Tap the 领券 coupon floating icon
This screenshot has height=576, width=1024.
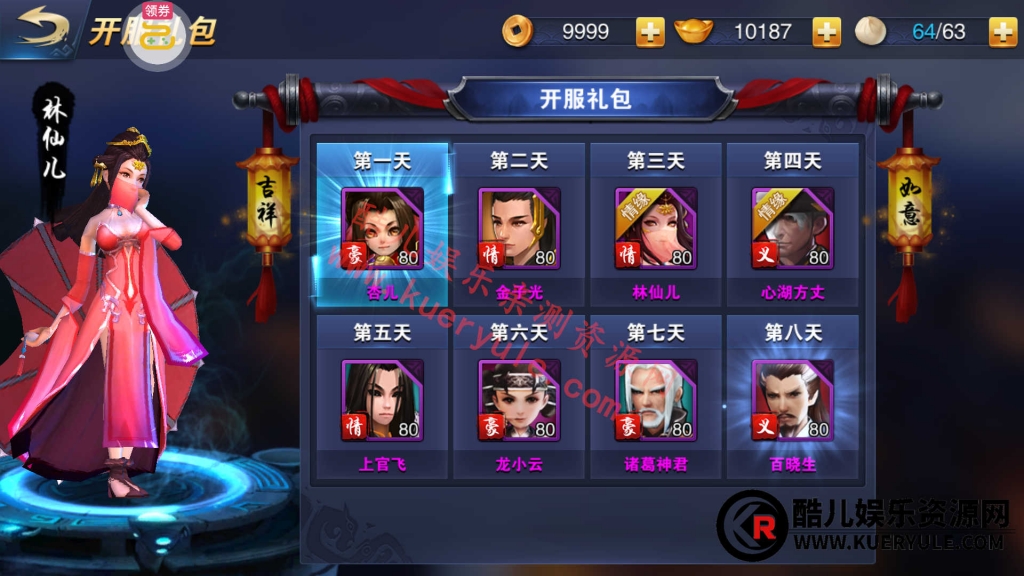pyautogui.click(x=157, y=30)
